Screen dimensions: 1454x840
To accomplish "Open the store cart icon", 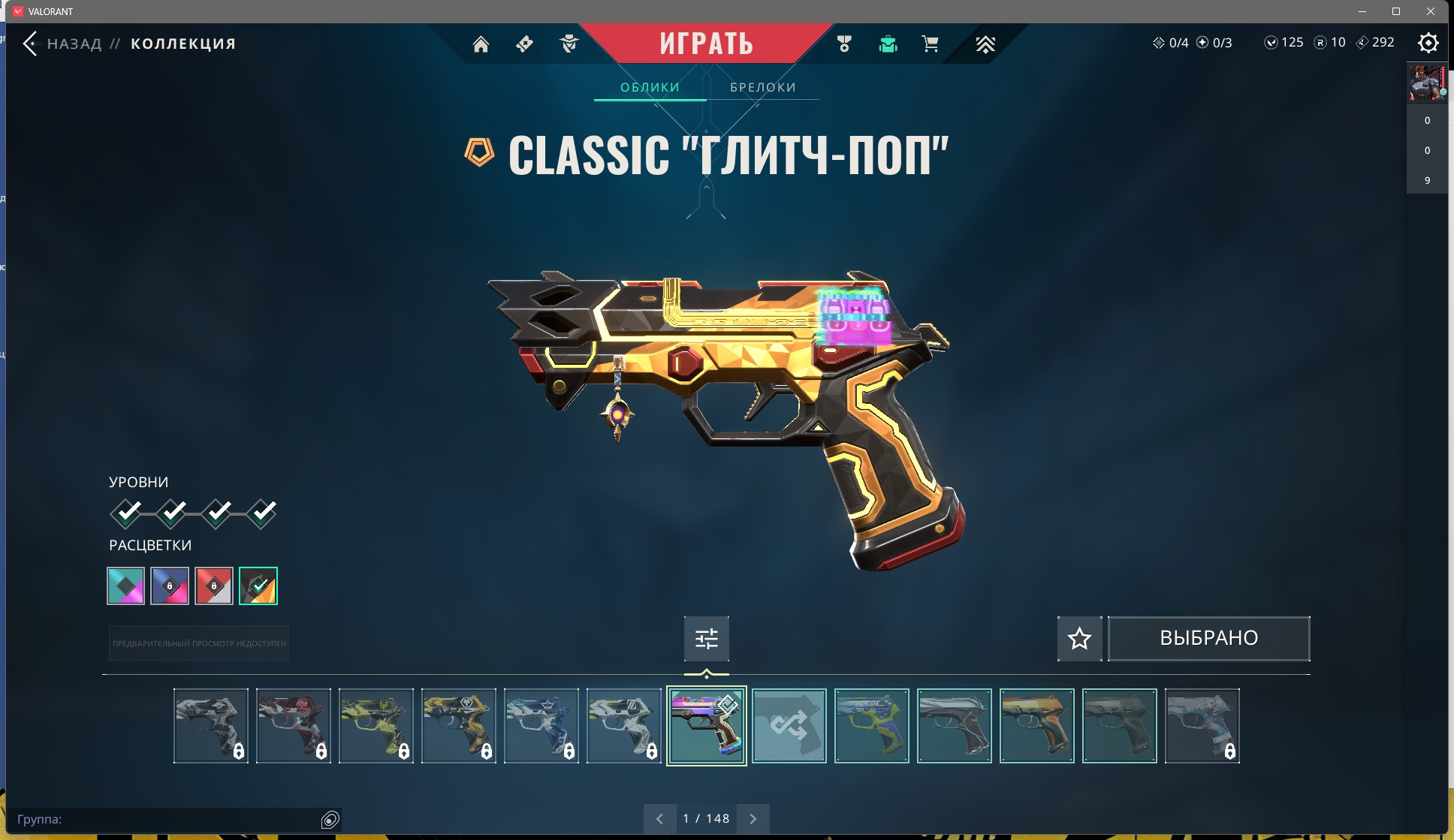I will (930, 44).
